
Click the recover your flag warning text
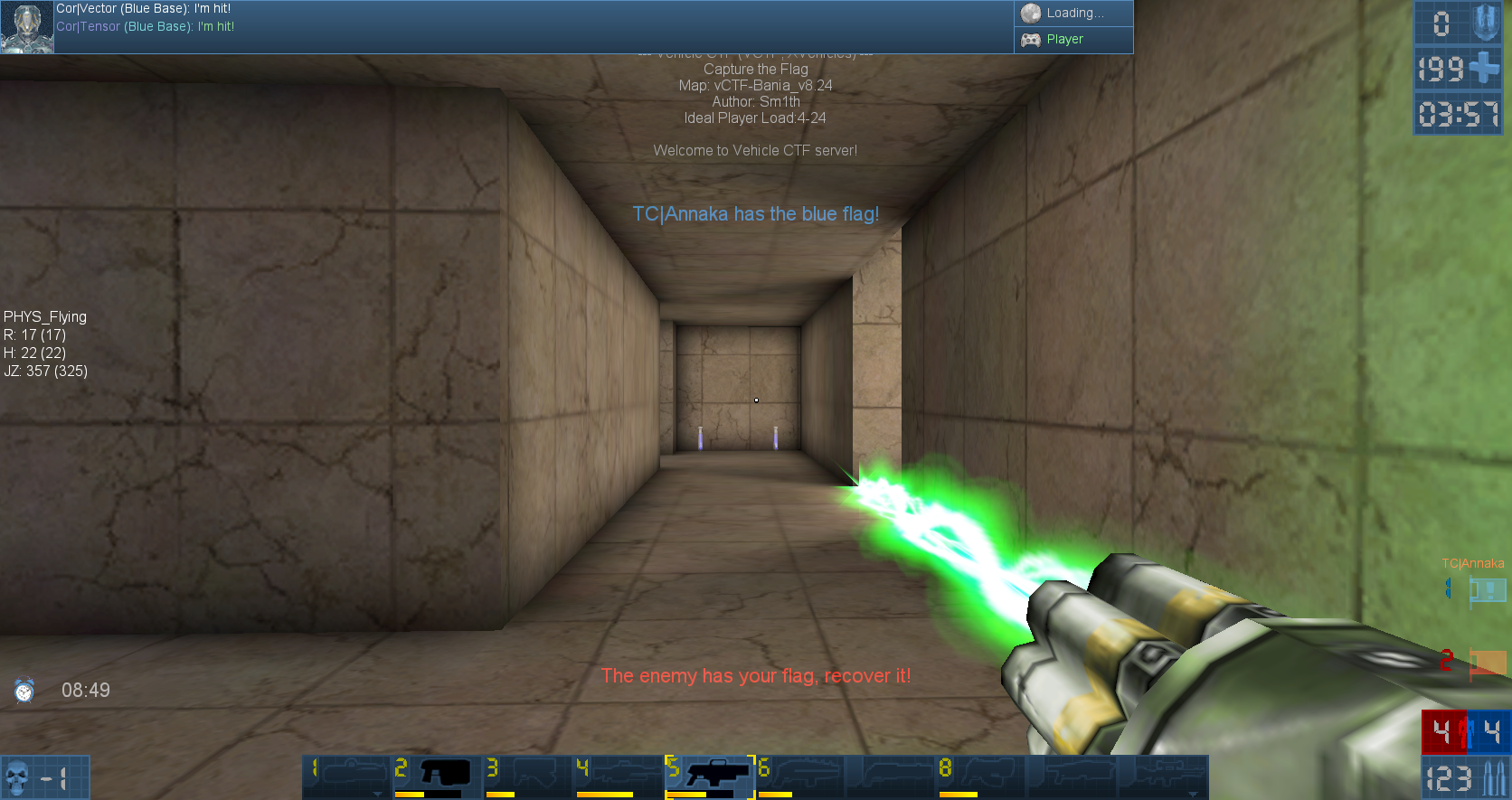tap(757, 676)
